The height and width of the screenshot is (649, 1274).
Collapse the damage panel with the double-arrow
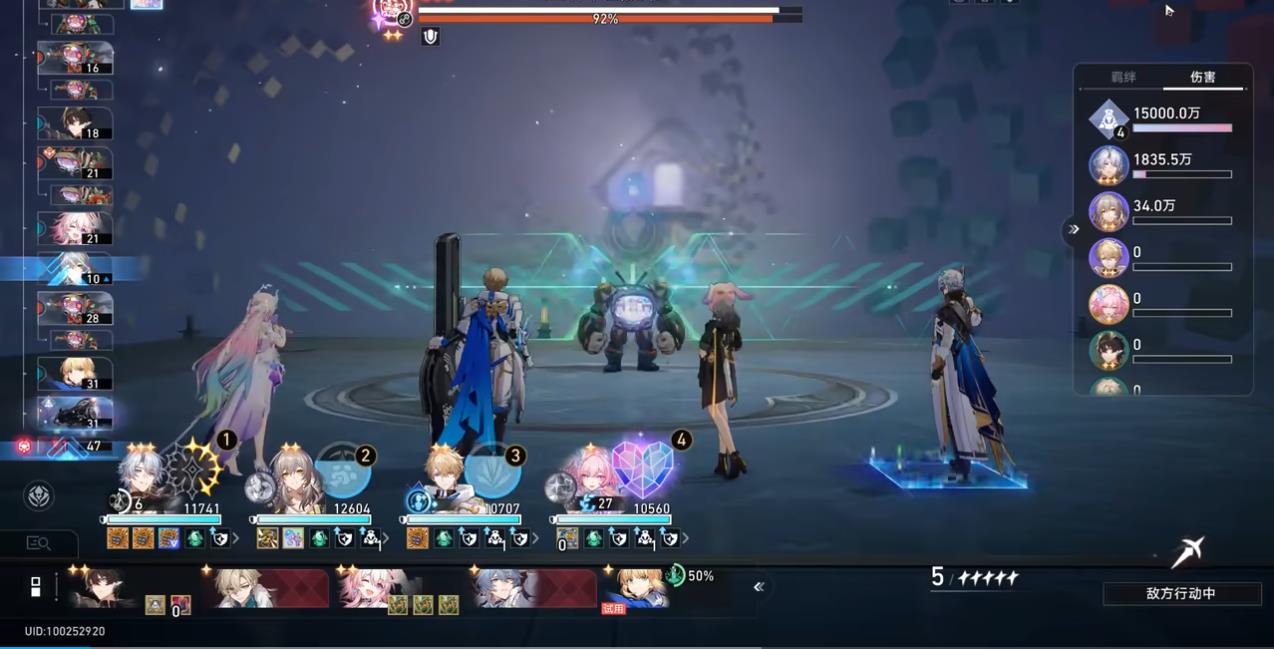coord(1073,229)
